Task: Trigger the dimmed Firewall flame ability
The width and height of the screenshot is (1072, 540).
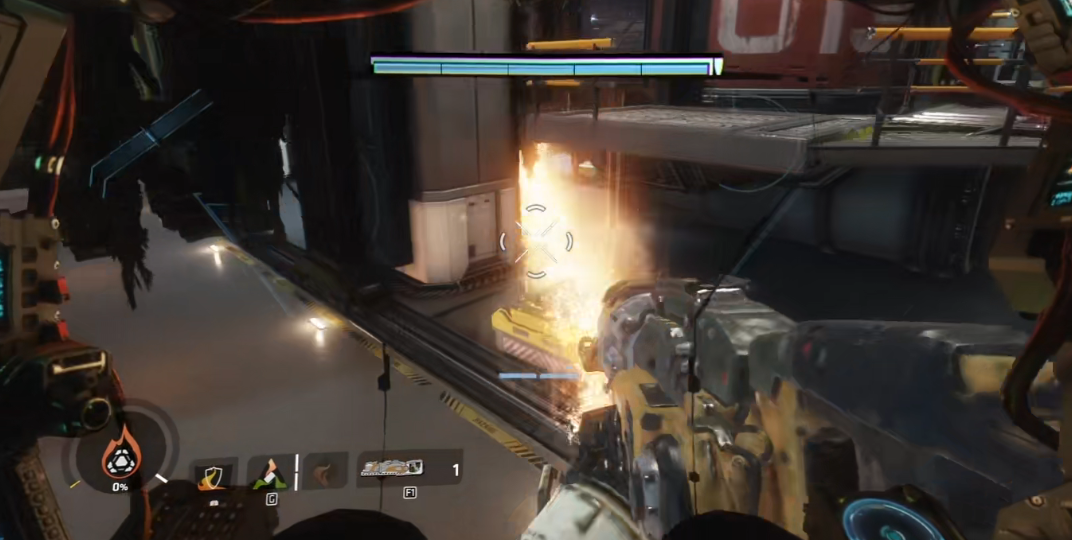Action: tap(323, 472)
